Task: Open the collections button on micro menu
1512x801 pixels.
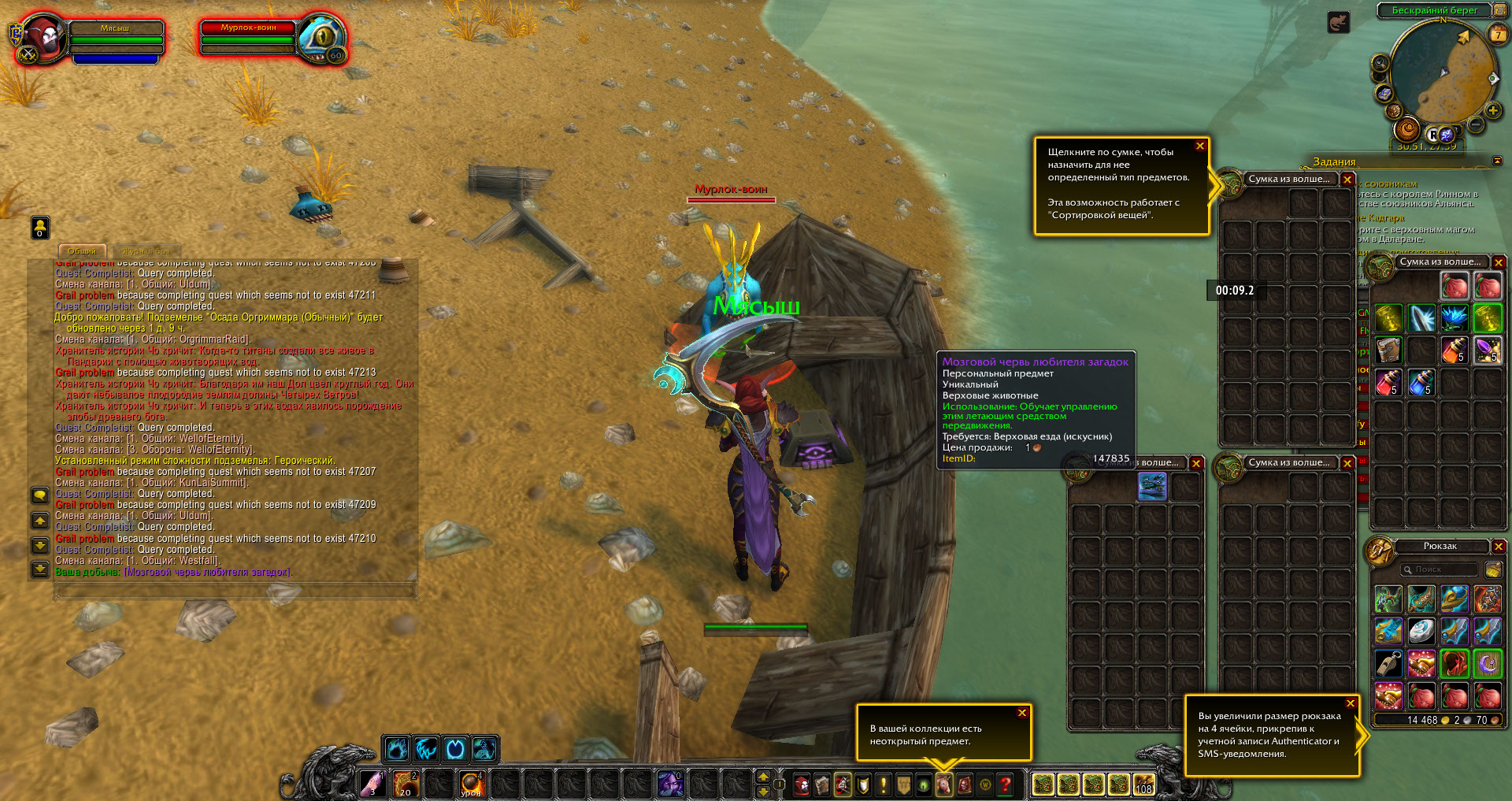Action: [943, 784]
